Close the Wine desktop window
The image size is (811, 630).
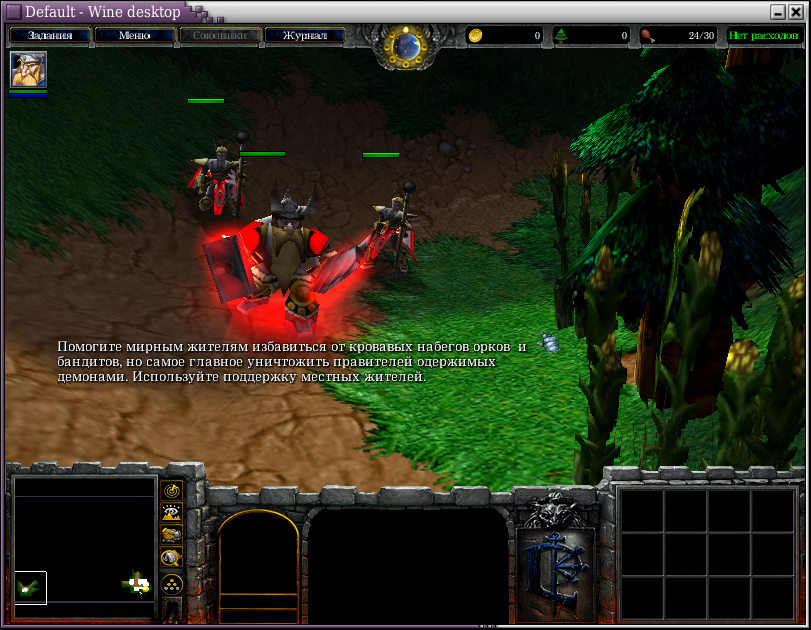point(796,12)
